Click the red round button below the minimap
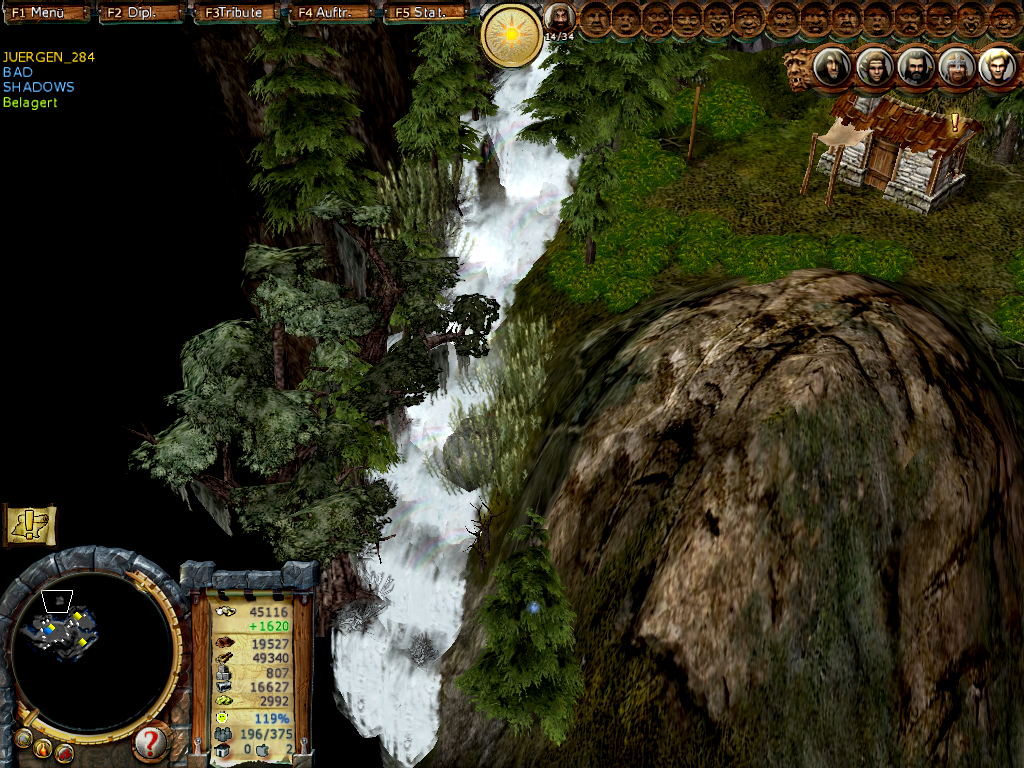The height and width of the screenshot is (768, 1024). [64, 752]
